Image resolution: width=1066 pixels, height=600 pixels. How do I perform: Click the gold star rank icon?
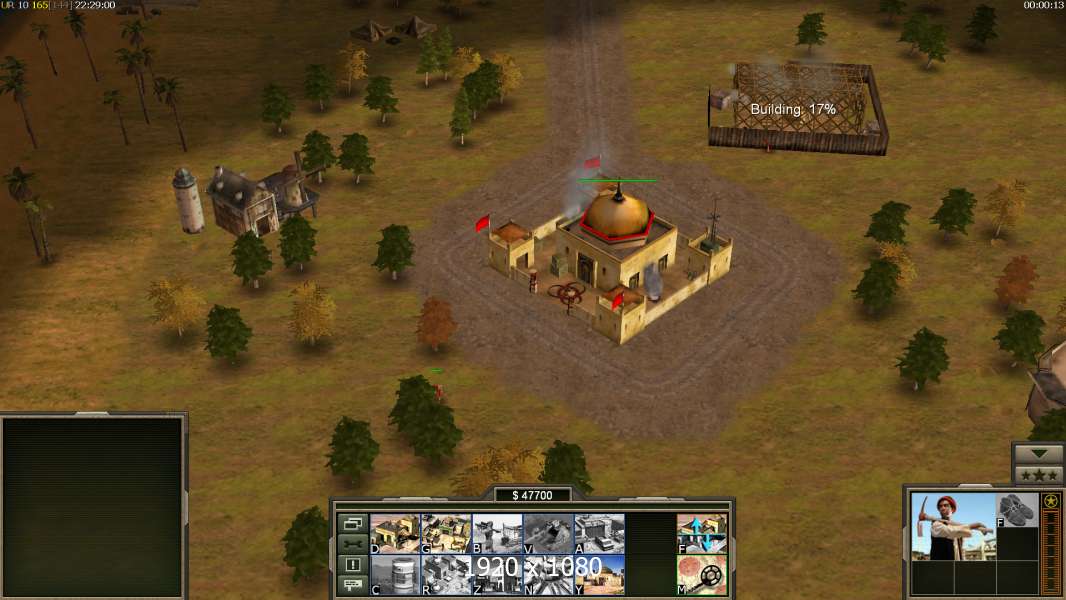tap(1051, 501)
